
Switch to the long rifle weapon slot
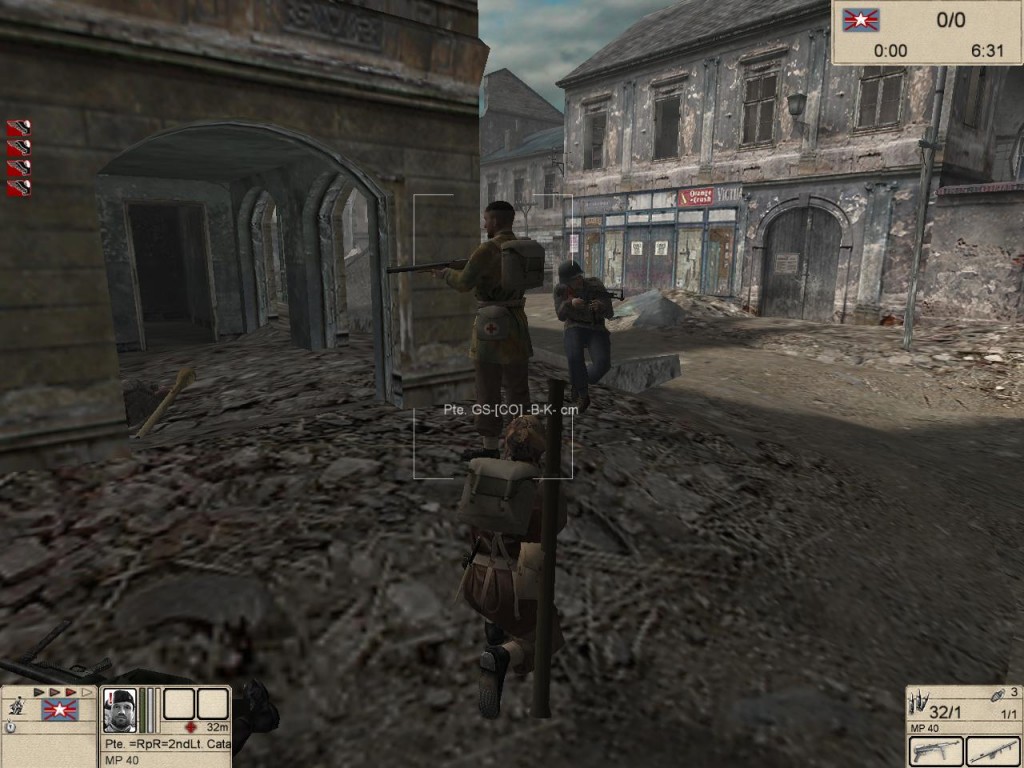click(992, 750)
